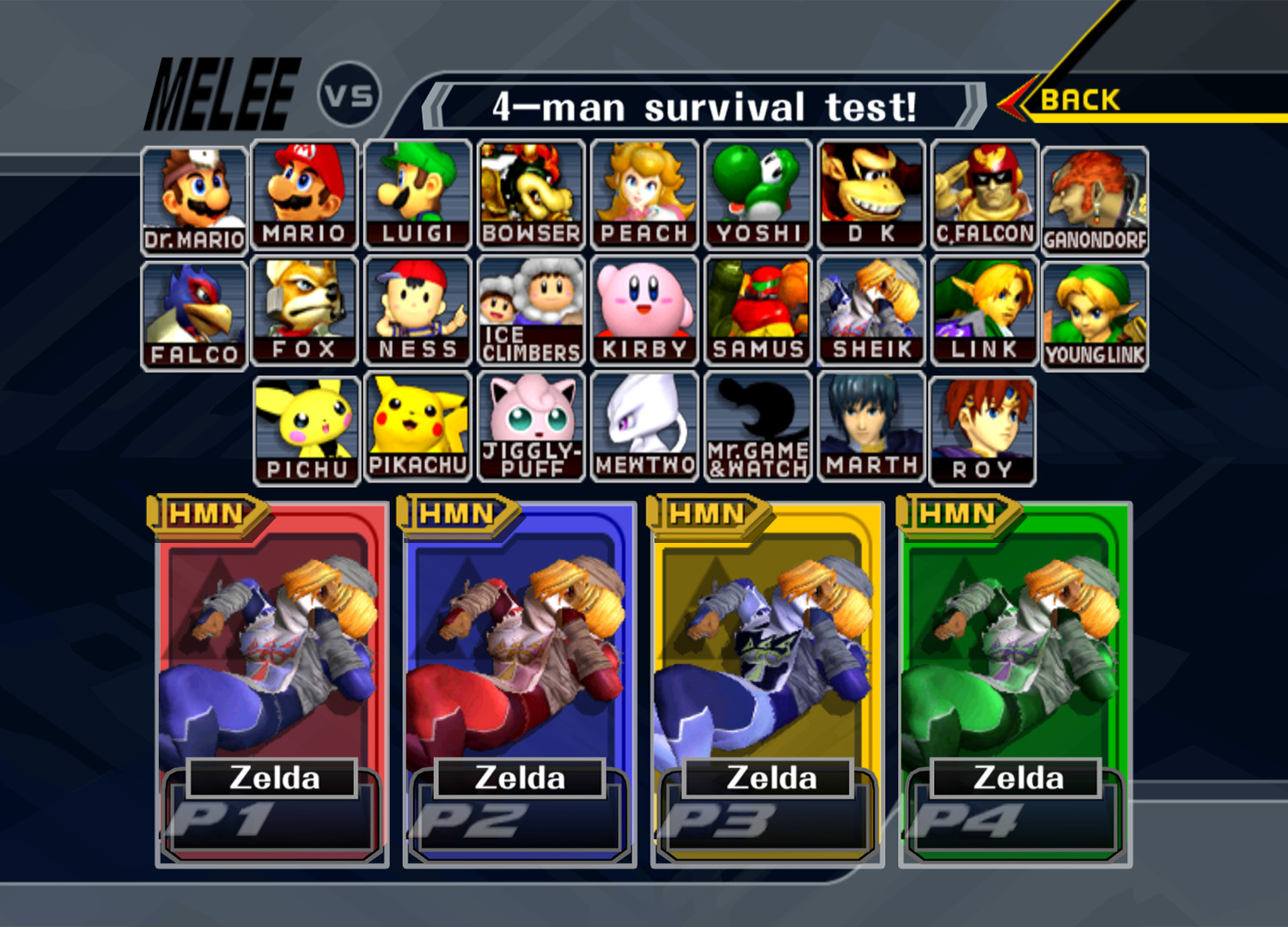Image resolution: width=1288 pixels, height=927 pixels.
Task: Click the VS emblem next to MELEE logo
Action: (x=348, y=92)
